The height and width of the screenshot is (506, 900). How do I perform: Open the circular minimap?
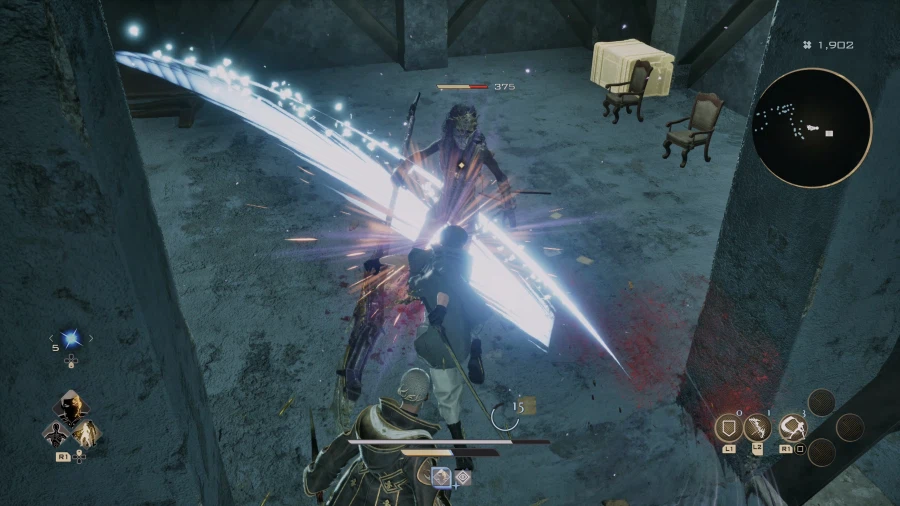(x=812, y=128)
